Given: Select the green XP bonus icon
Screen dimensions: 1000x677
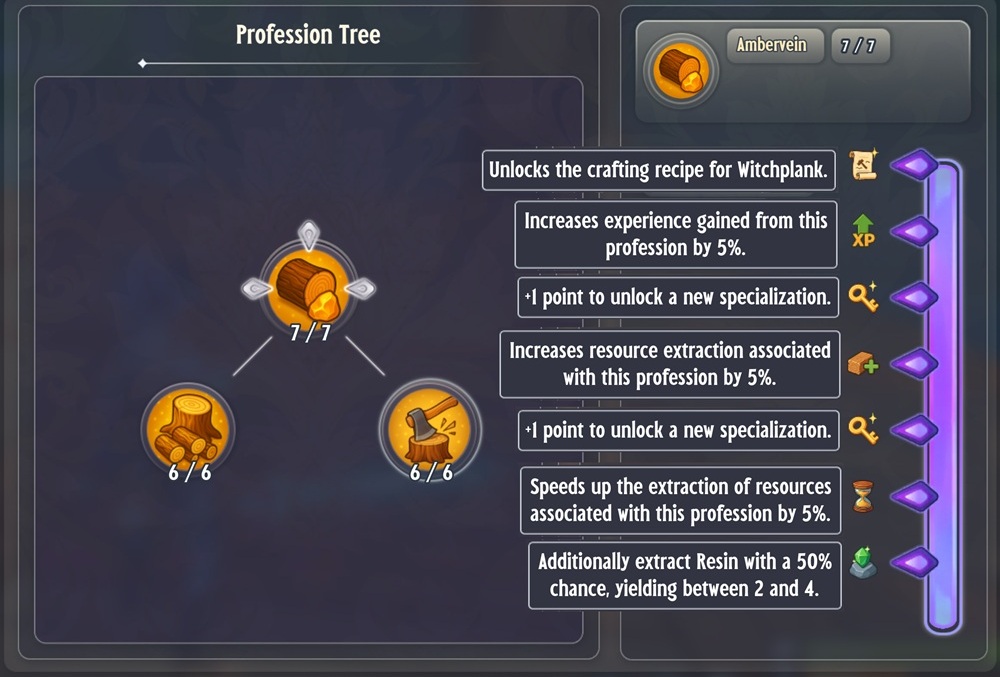Looking at the screenshot, I should pyautogui.click(x=863, y=231).
